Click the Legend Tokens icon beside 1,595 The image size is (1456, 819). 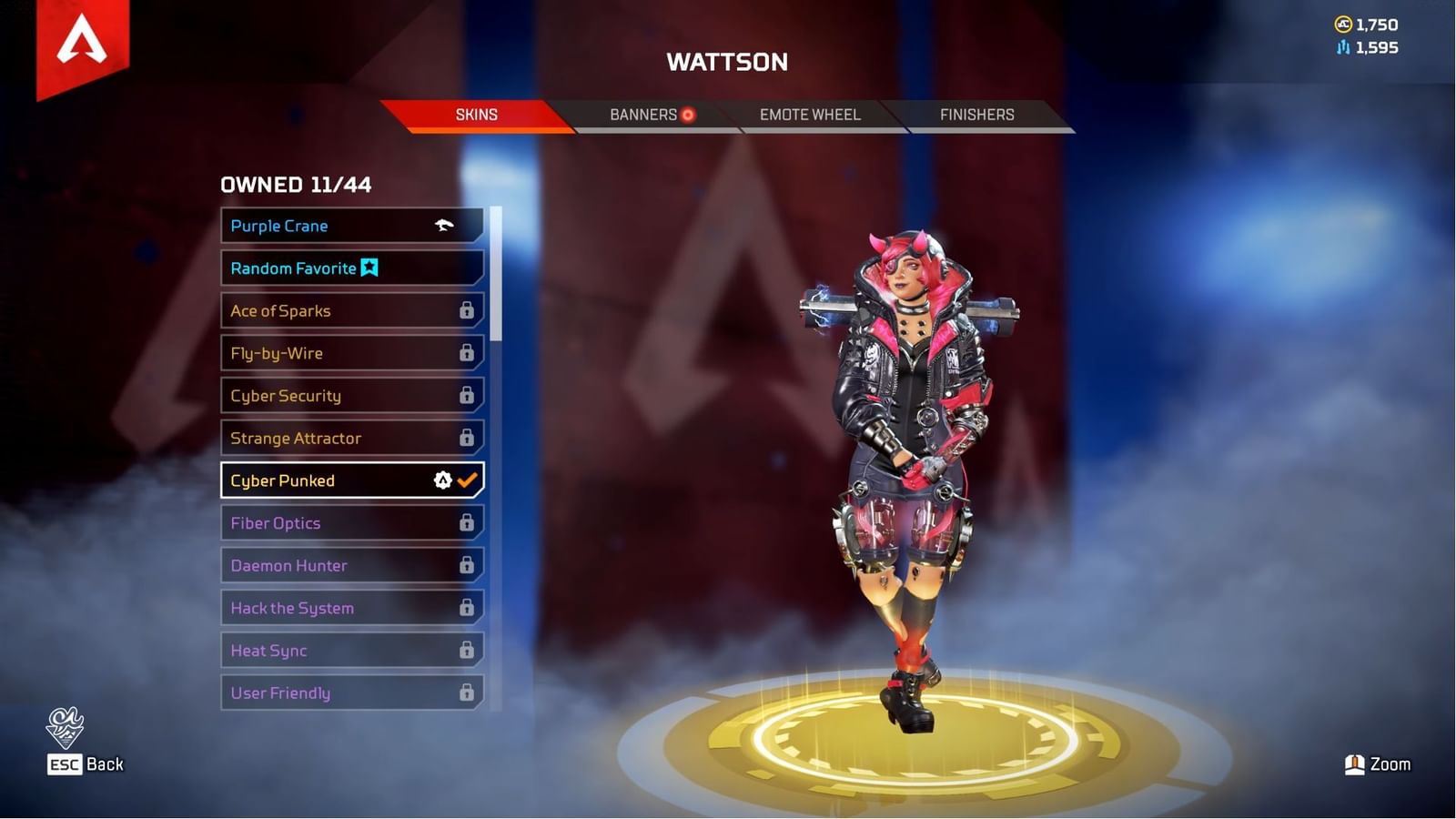[x=1342, y=47]
